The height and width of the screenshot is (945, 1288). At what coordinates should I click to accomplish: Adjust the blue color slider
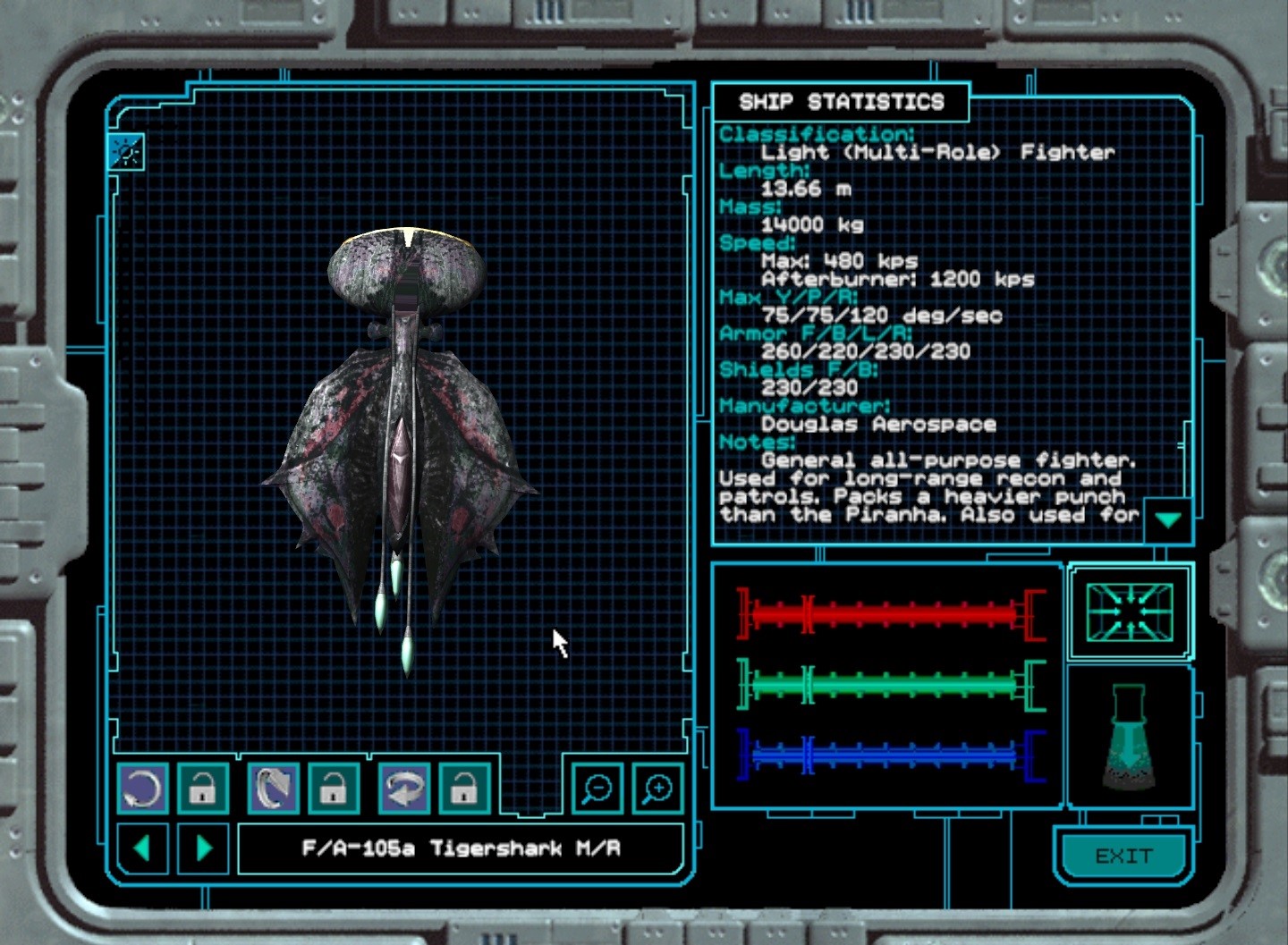[x=890, y=755]
